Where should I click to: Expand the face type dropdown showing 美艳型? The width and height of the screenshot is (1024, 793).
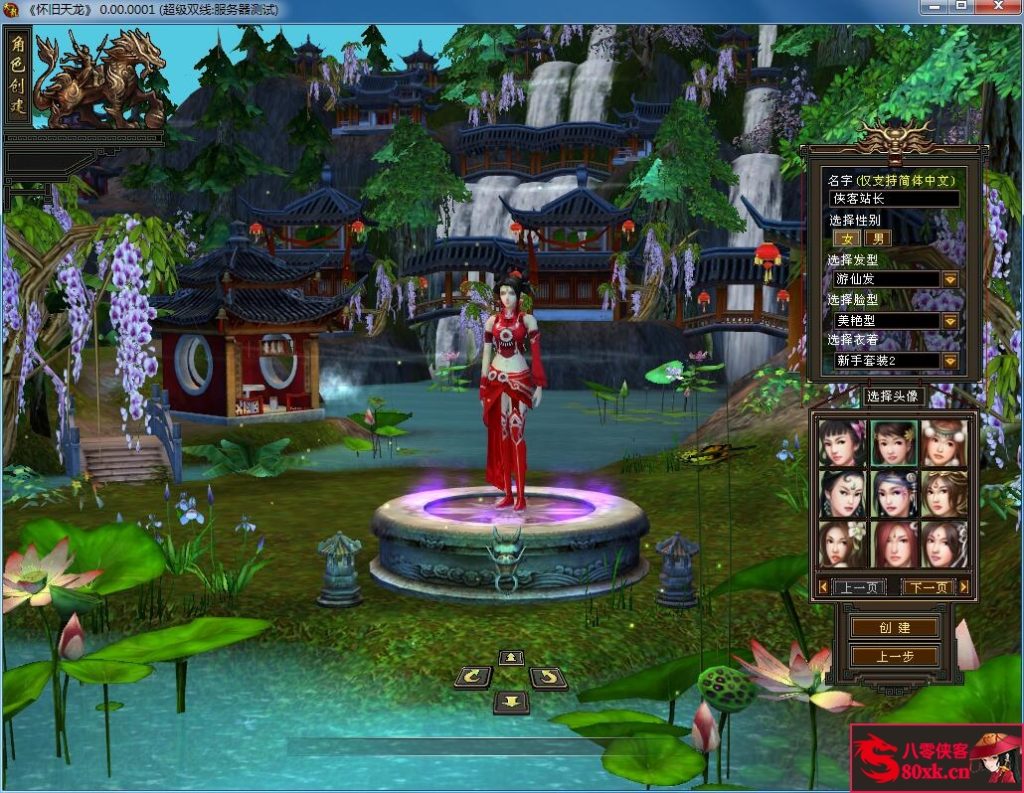(x=950, y=321)
